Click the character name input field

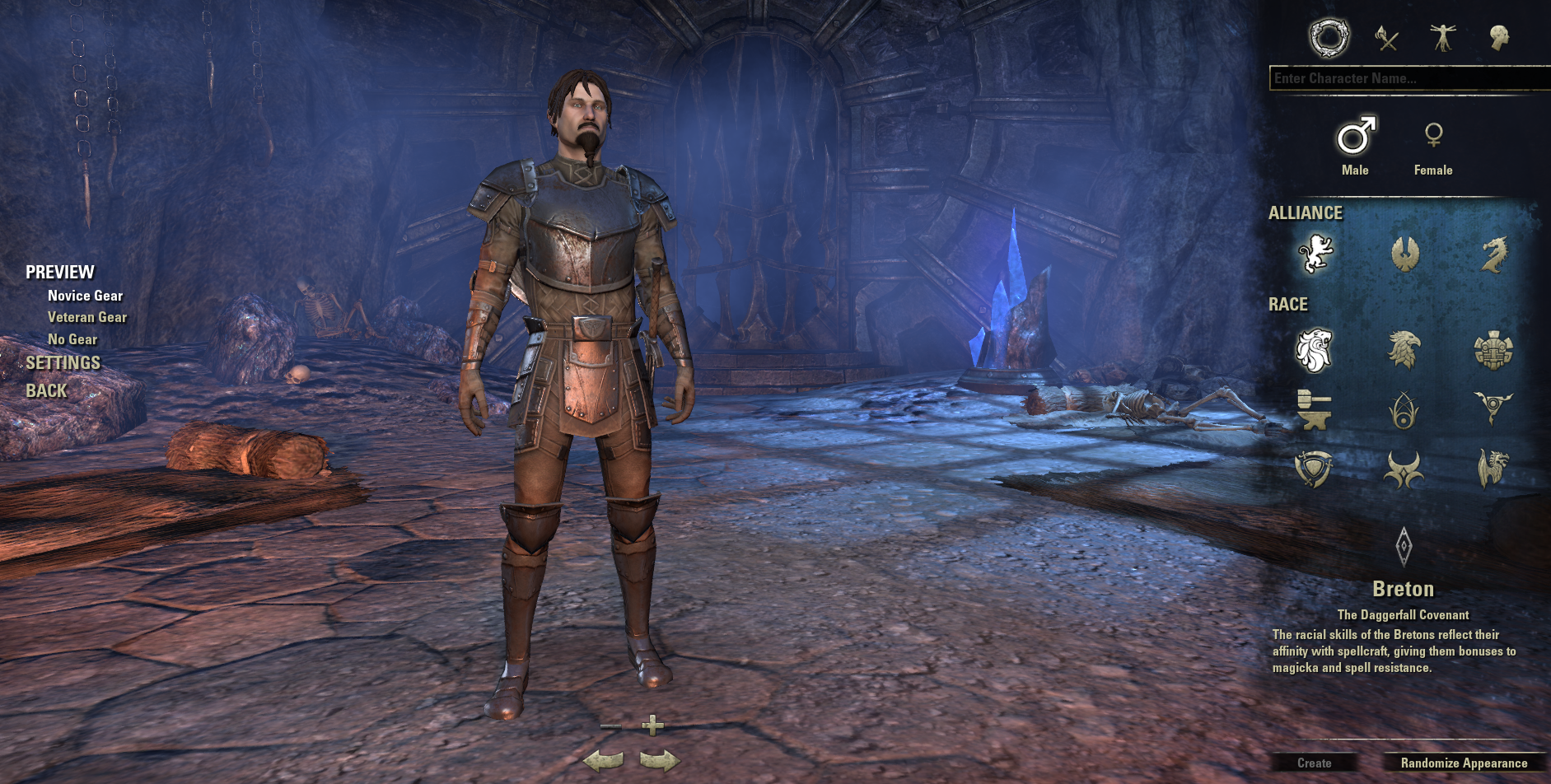[x=1407, y=78]
